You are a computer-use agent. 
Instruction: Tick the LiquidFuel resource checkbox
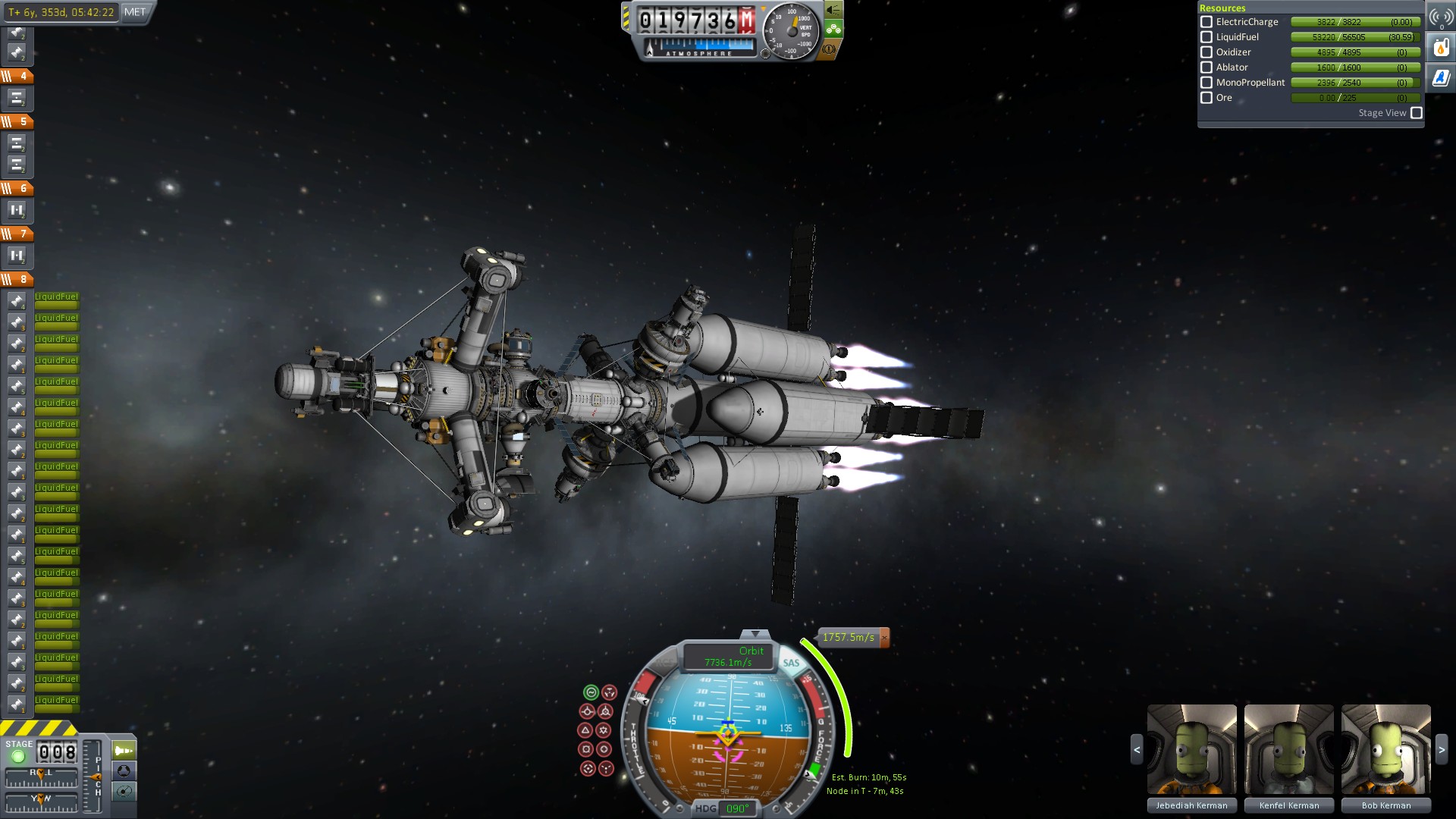click(1207, 37)
